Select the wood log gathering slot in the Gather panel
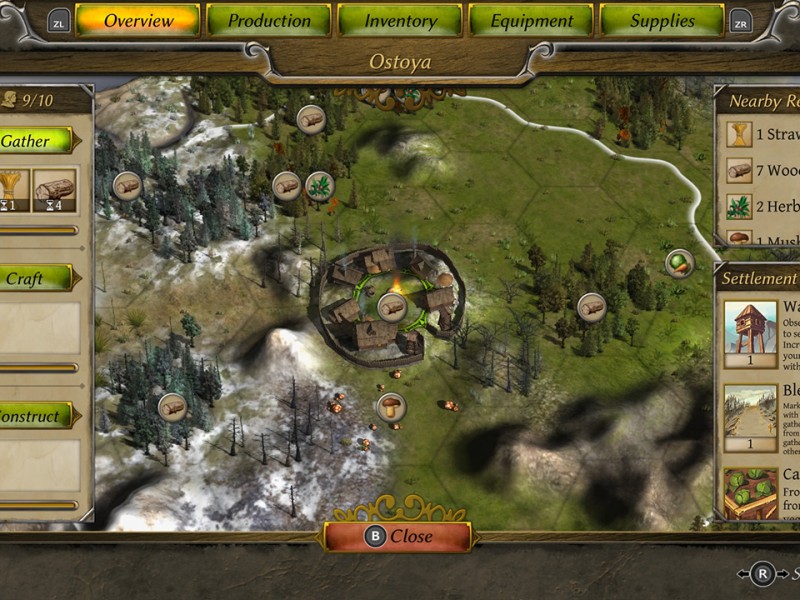The image size is (800, 600). [x=54, y=190]
